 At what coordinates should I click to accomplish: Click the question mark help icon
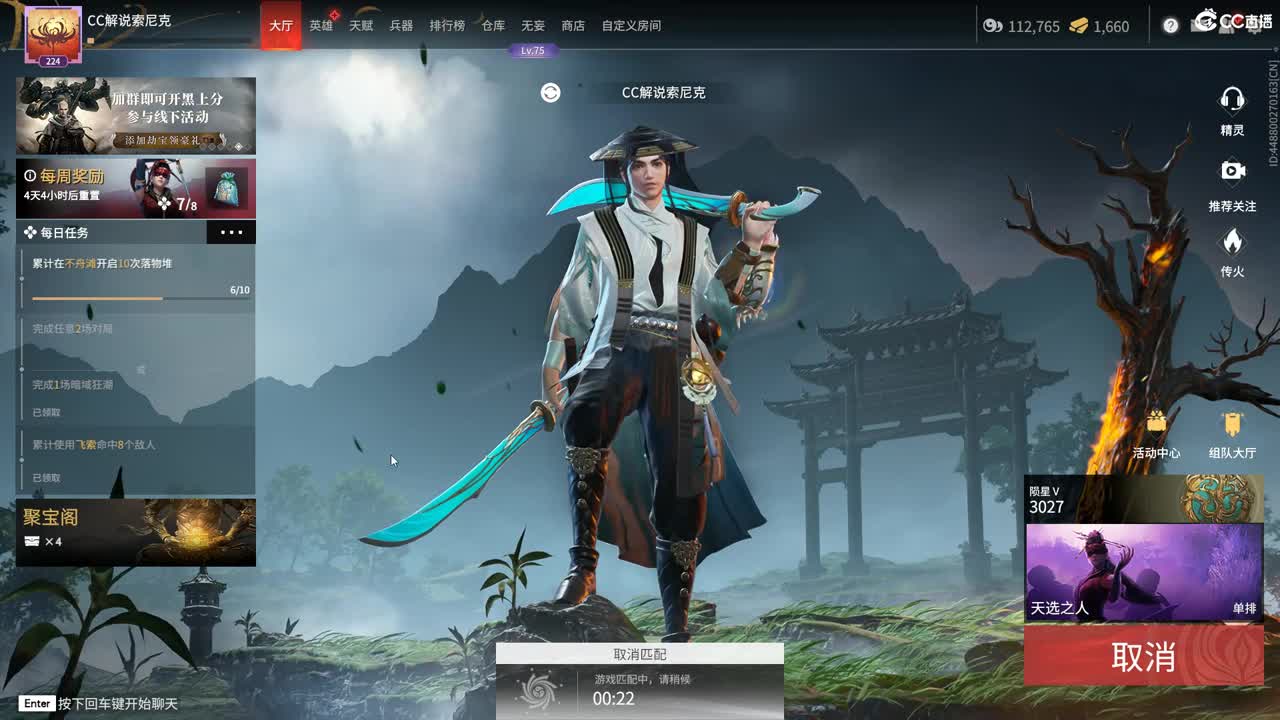click(1170, 25)
